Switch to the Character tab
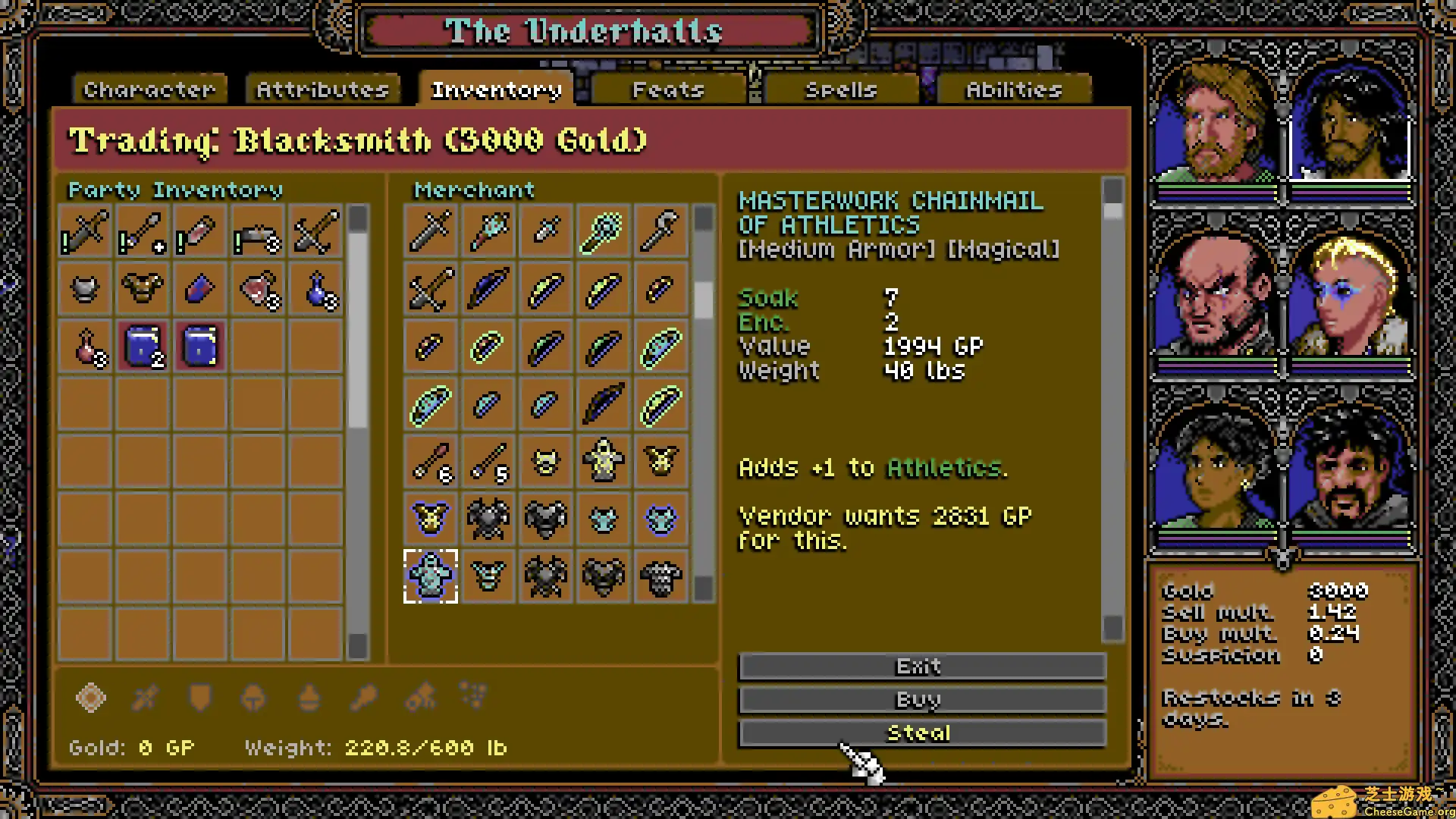The image size is (1456, 819). point(149,90)
